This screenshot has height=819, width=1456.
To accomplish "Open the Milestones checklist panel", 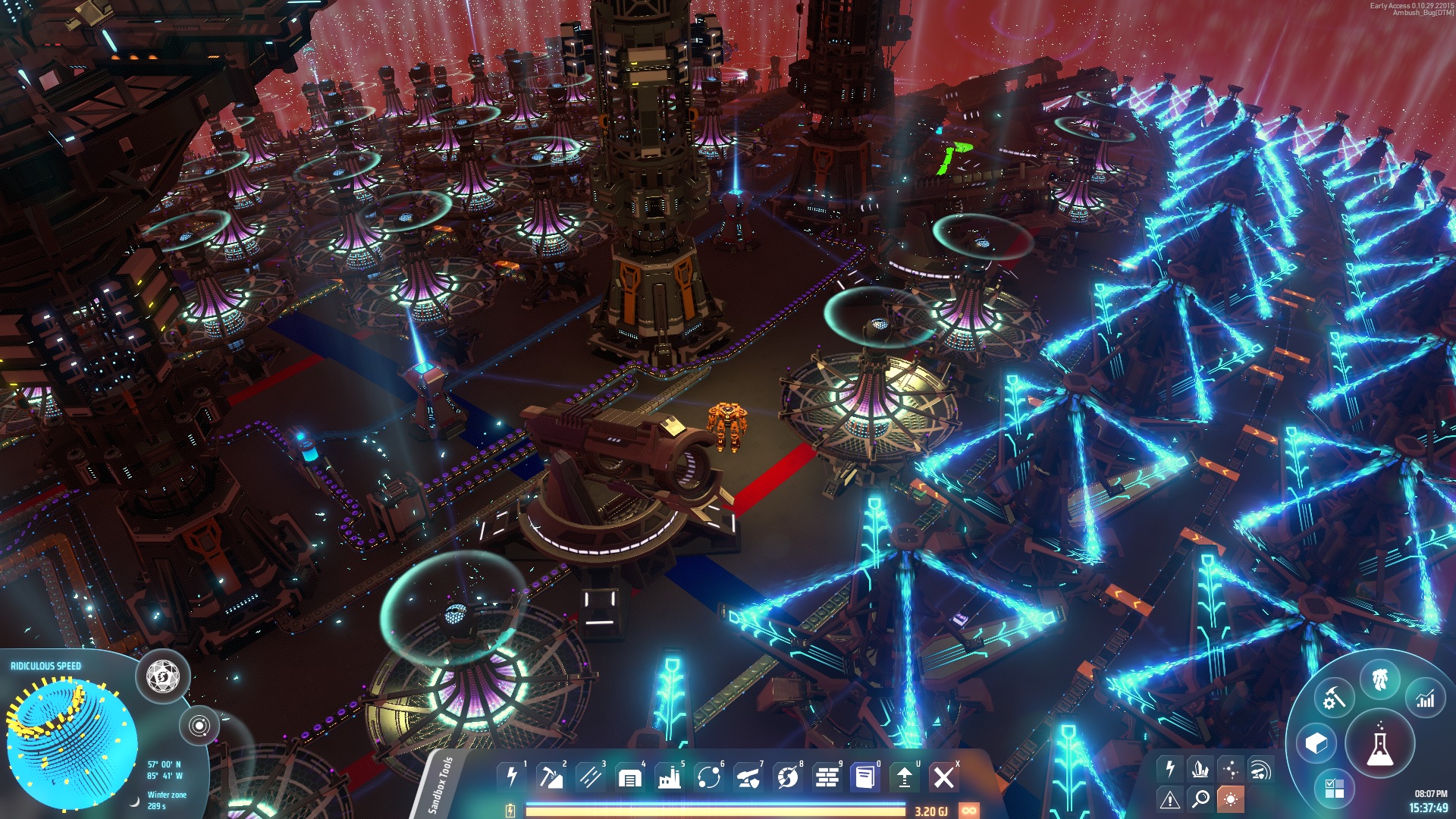I will tap(1335, 789).
